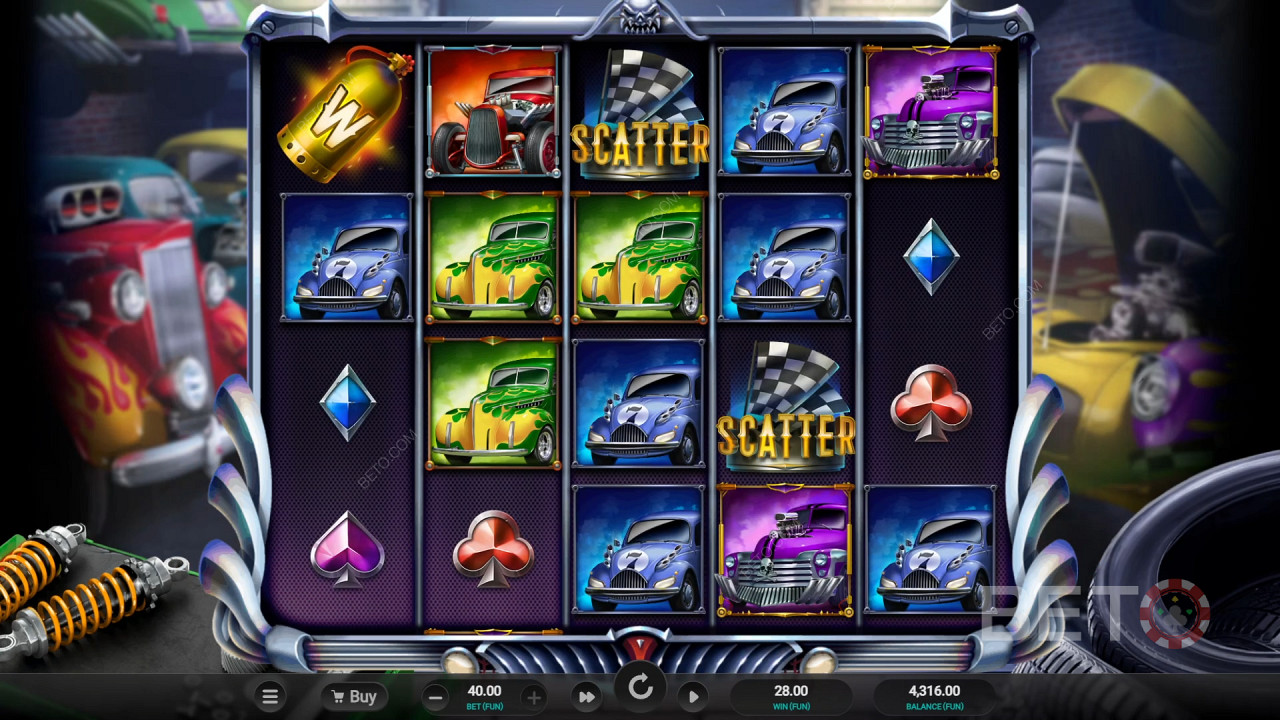Image resolution: width=1280 pixels, height=720 pixels.
Task: Spin the reels with the circular arrow button
Action: click(x=640, y=688)
